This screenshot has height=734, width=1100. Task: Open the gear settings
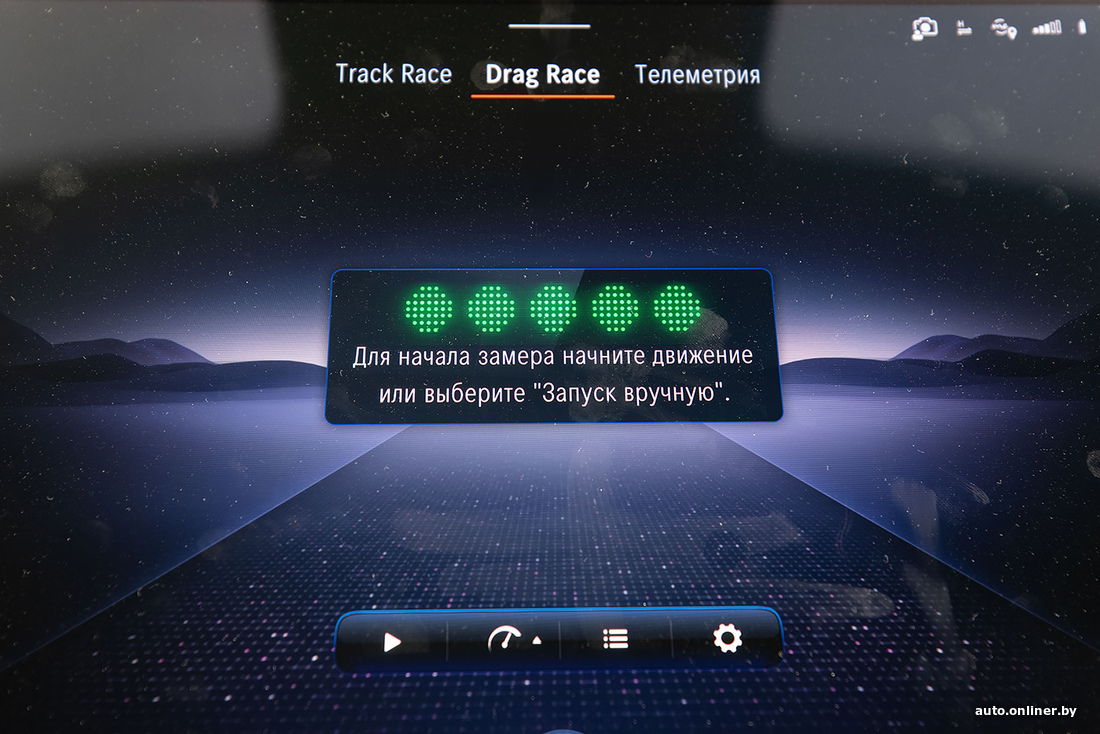727,638
